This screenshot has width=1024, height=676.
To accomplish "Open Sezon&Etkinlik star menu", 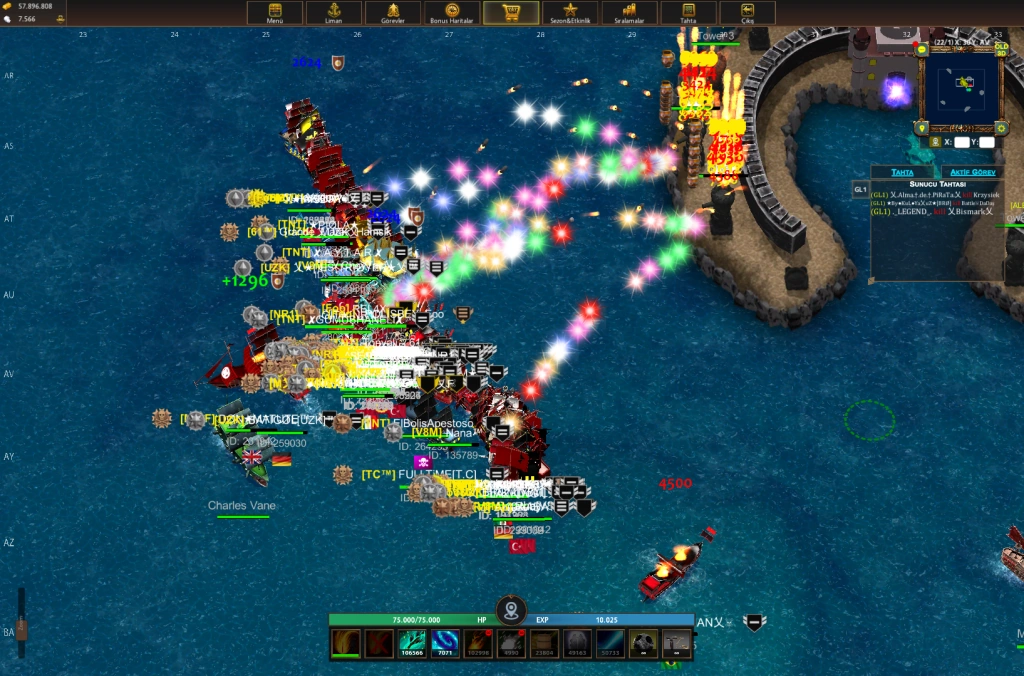I will coord(570,13).
